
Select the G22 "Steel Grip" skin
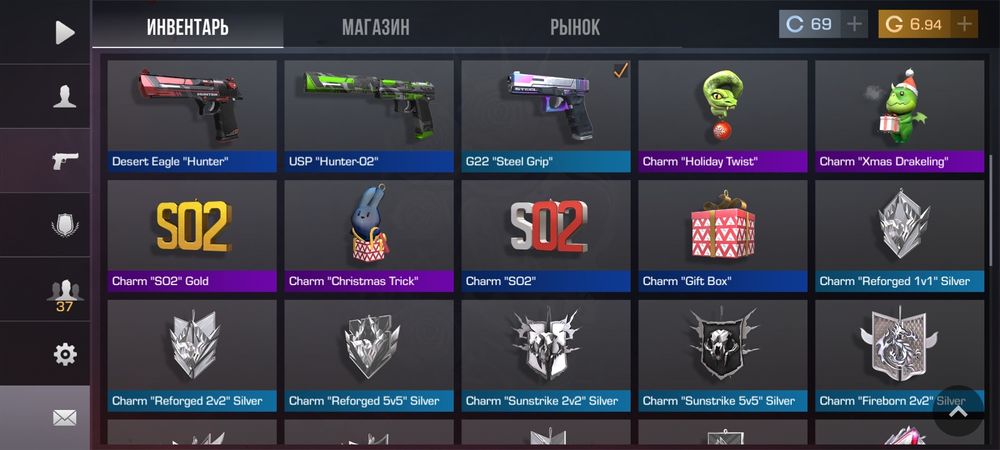click(x=546, y=115)
